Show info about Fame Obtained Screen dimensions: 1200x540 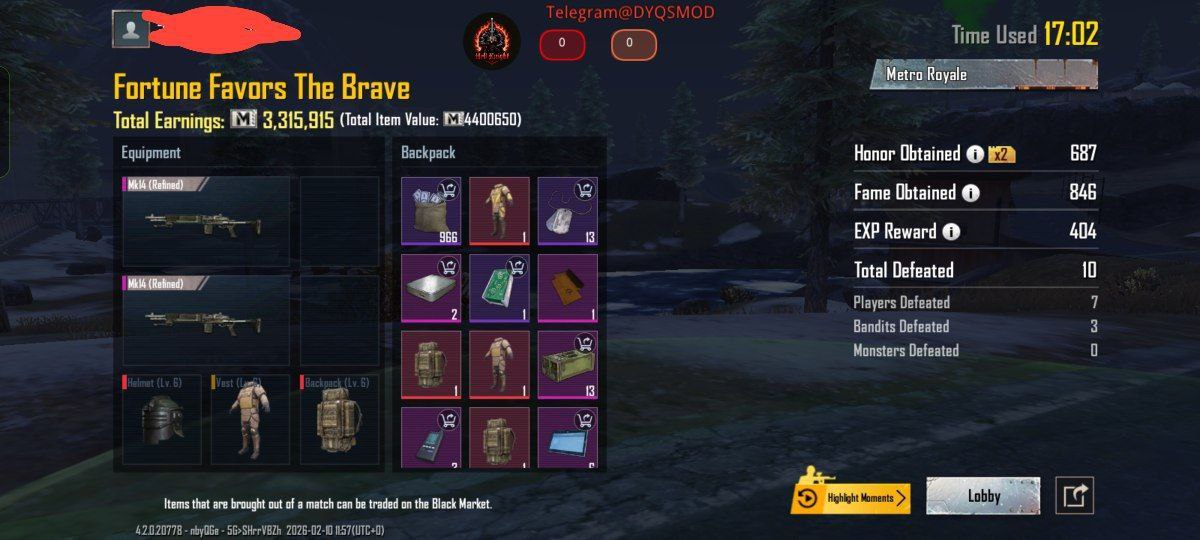[969, 193]
